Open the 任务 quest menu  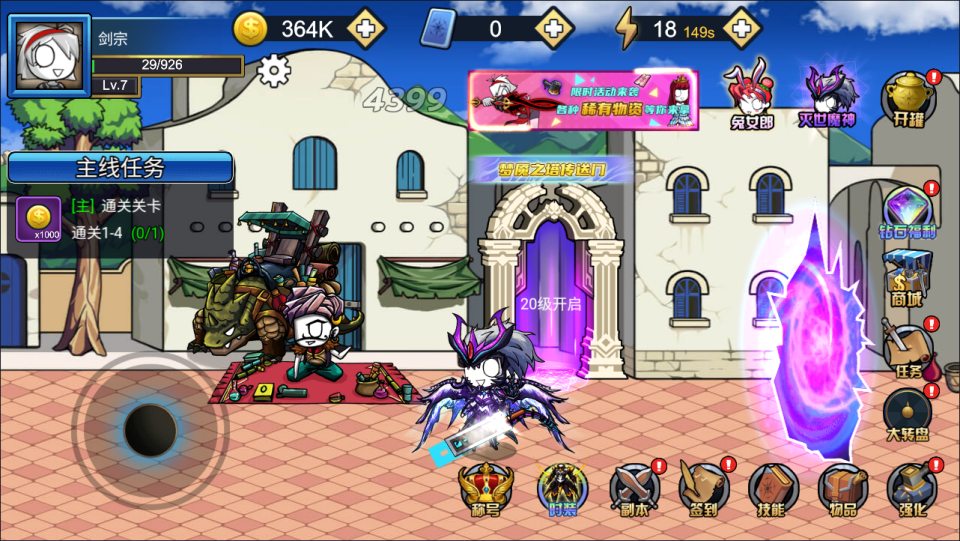click(908, 349)
